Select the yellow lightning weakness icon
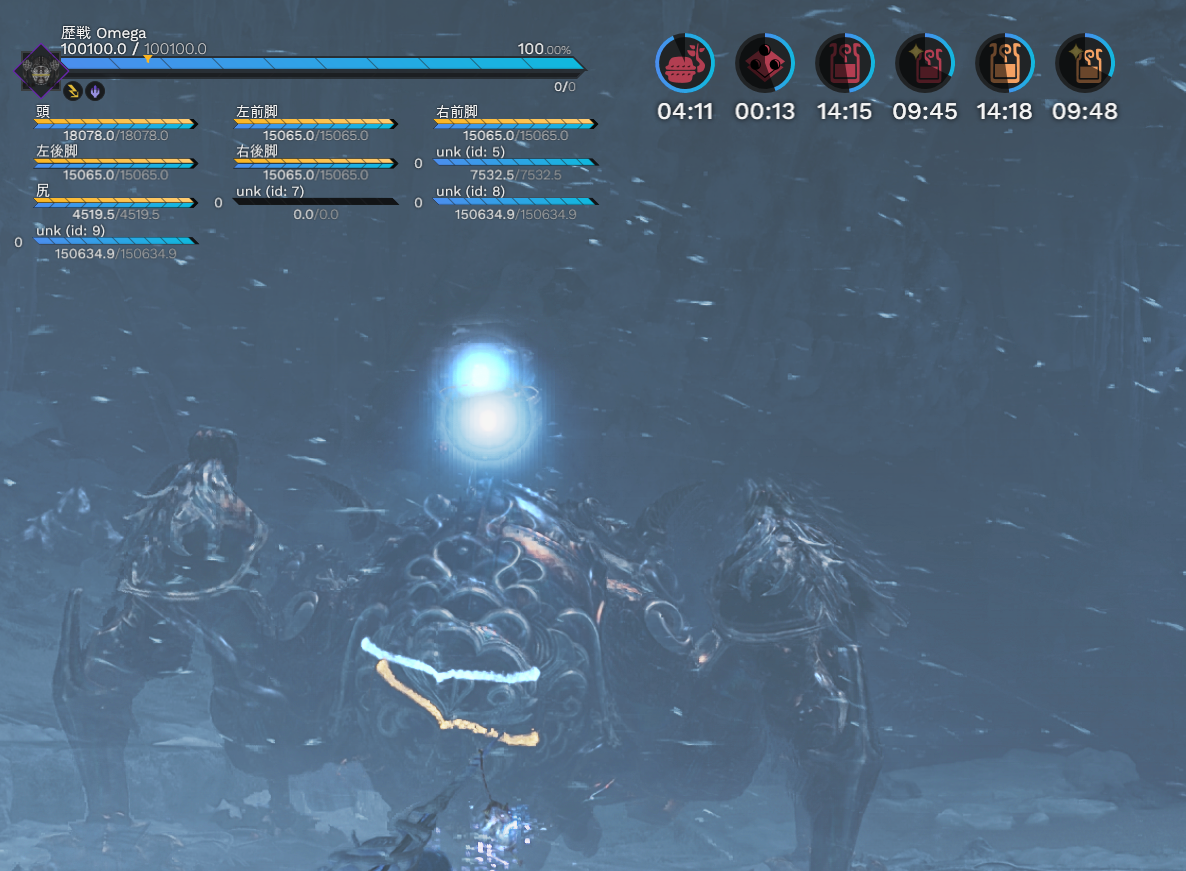Screen dimensions: 1186x871 (x=73, y=91)
